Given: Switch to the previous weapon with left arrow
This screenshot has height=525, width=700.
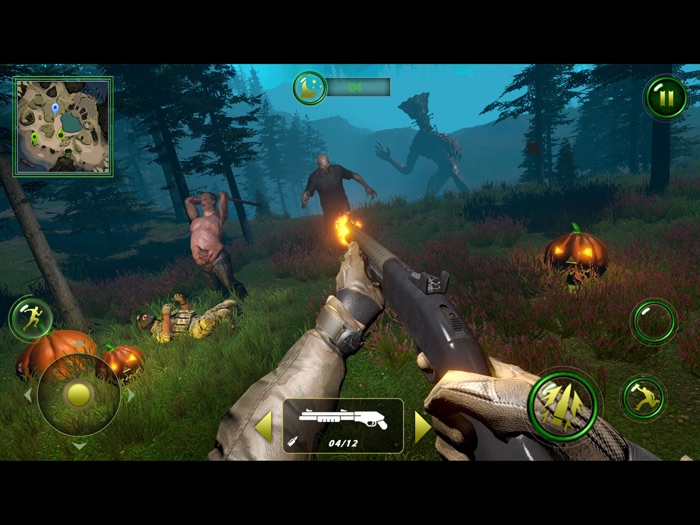Looking at the screenshot, I should pyautogui.click(x=263, y=427).
